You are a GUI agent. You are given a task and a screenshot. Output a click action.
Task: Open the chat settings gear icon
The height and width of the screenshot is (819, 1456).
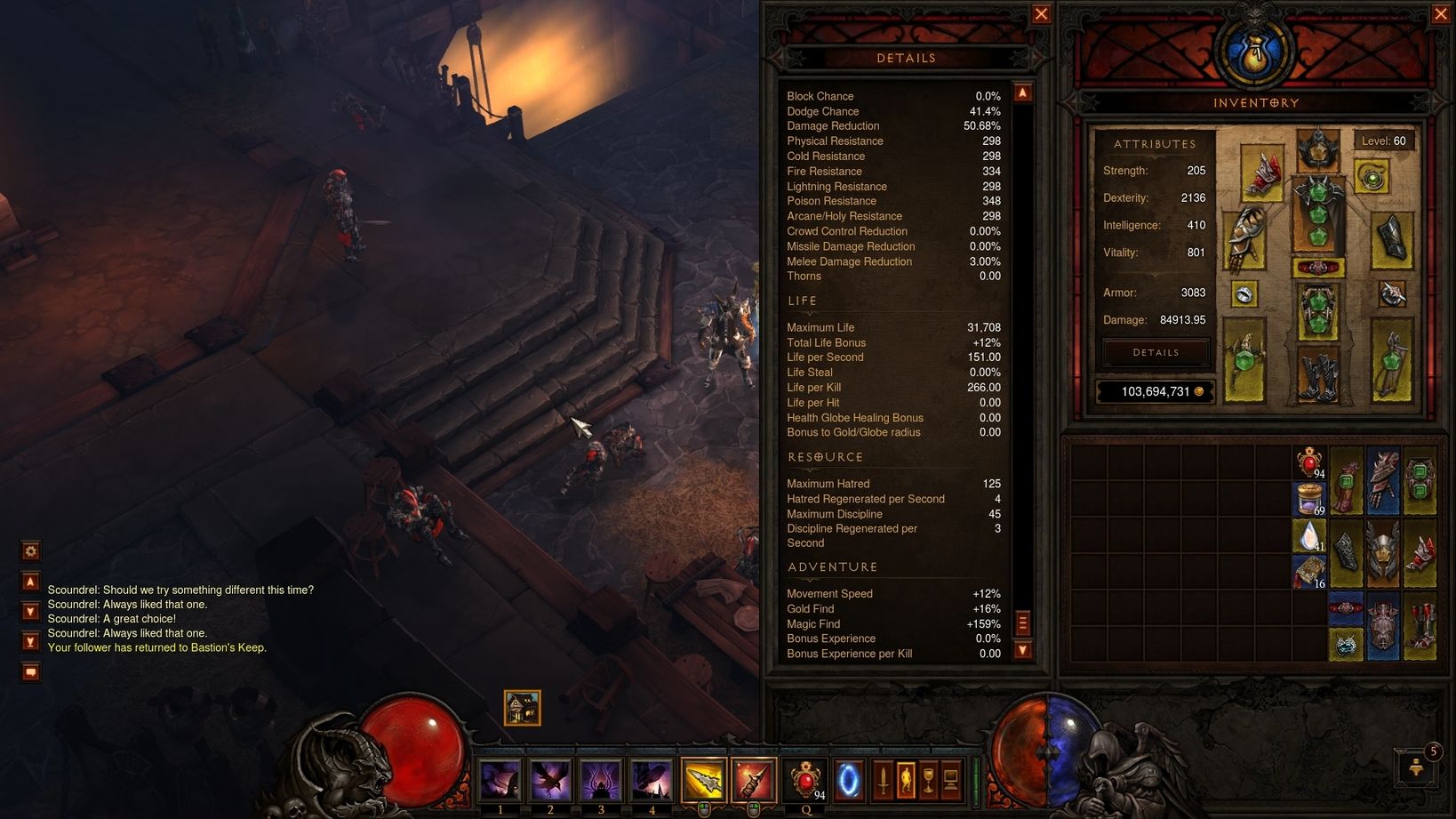30,551
